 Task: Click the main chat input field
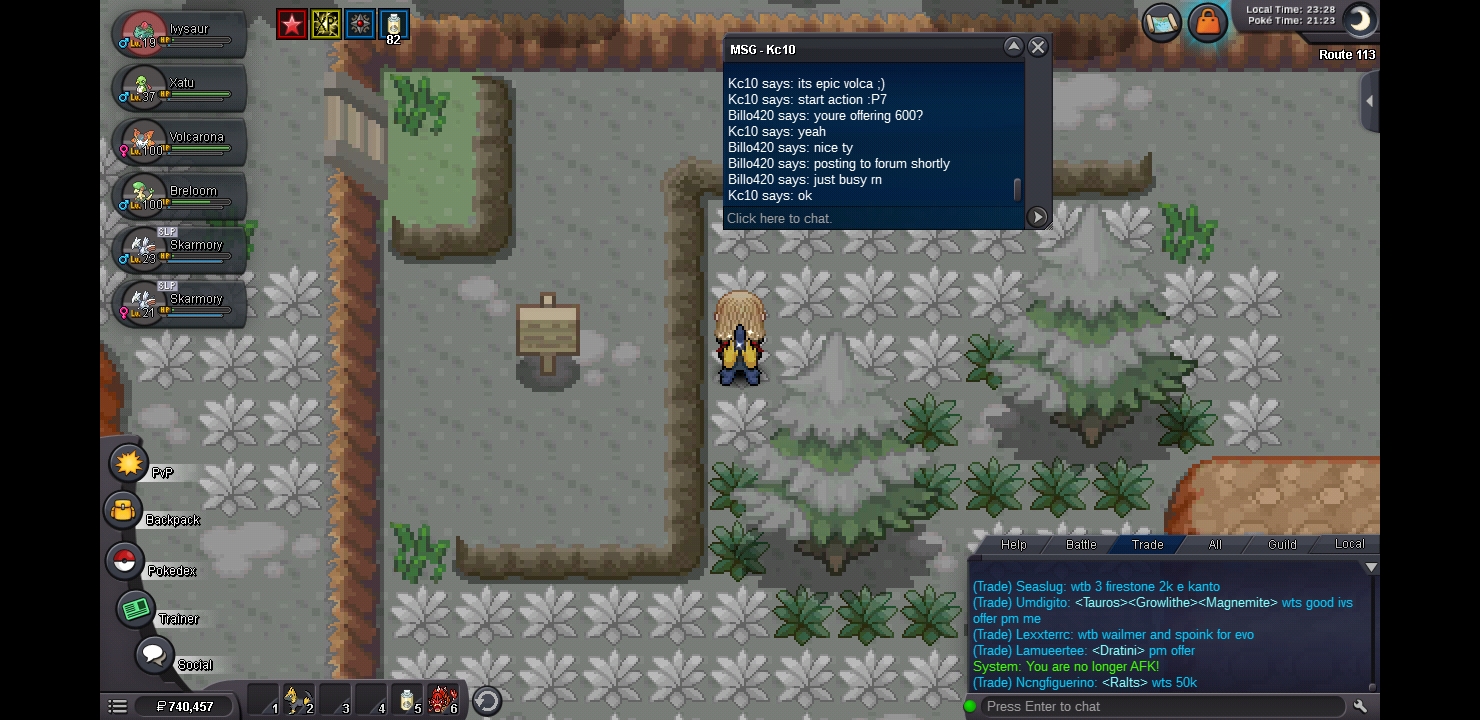pos(1160,706)
